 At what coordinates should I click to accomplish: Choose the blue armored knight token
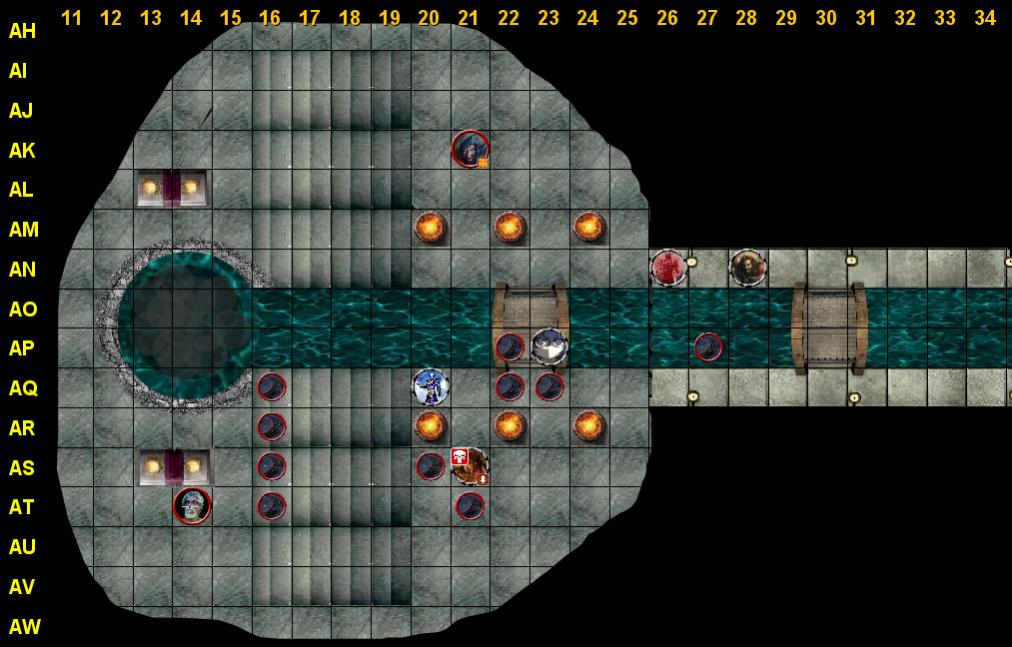(430, 386)
